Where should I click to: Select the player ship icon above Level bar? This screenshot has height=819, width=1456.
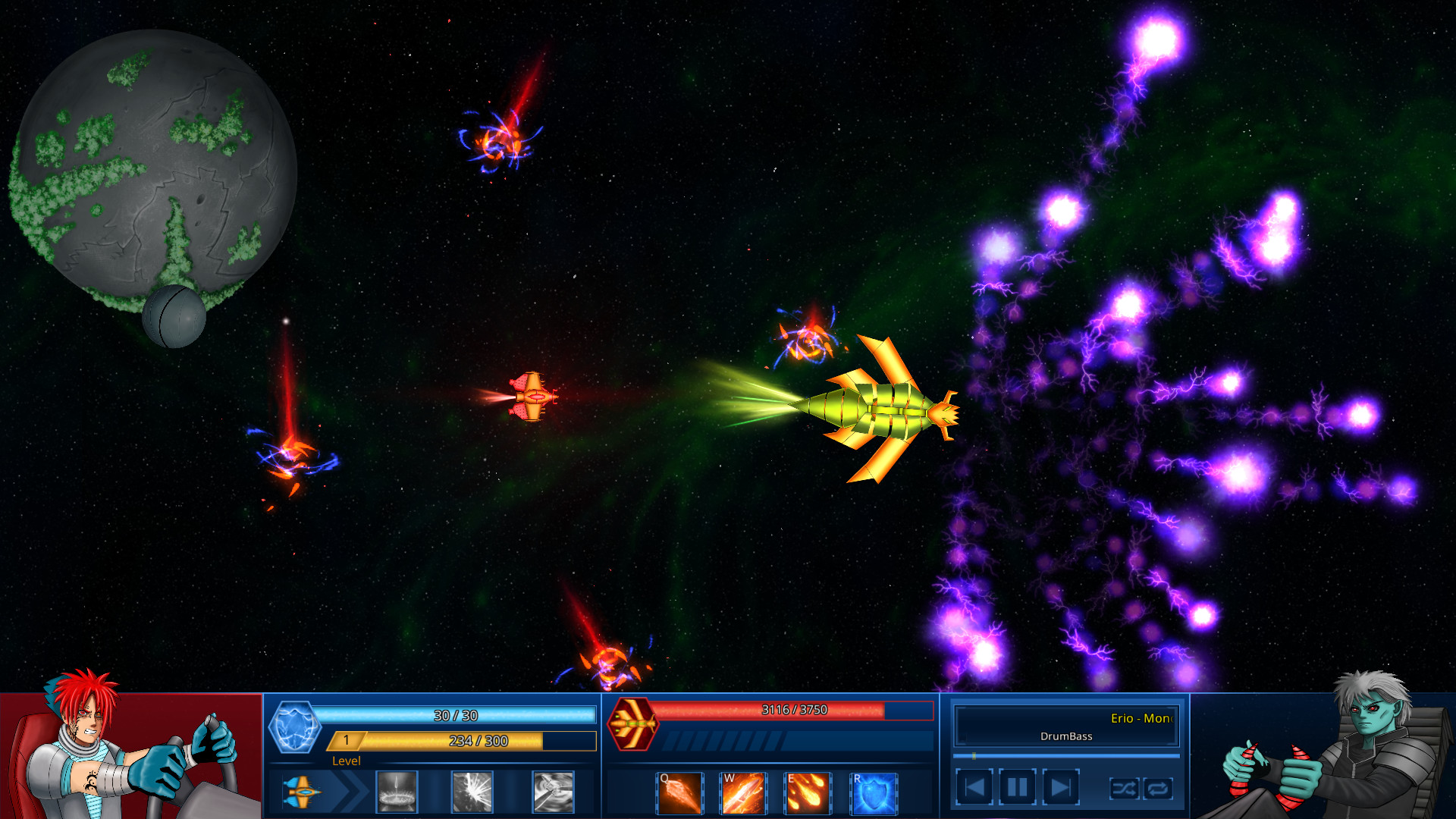(x=303, y=791)
